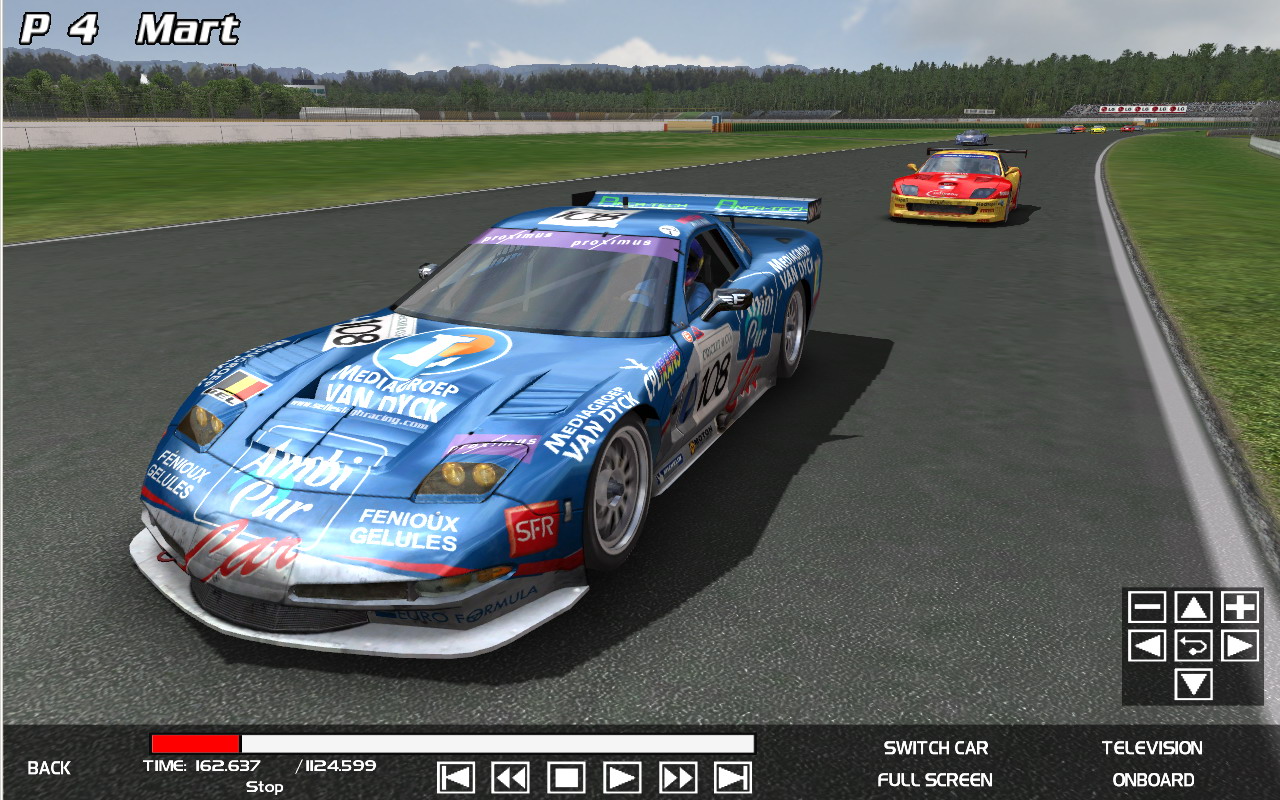Skip to the replay end

pos(733,777)
